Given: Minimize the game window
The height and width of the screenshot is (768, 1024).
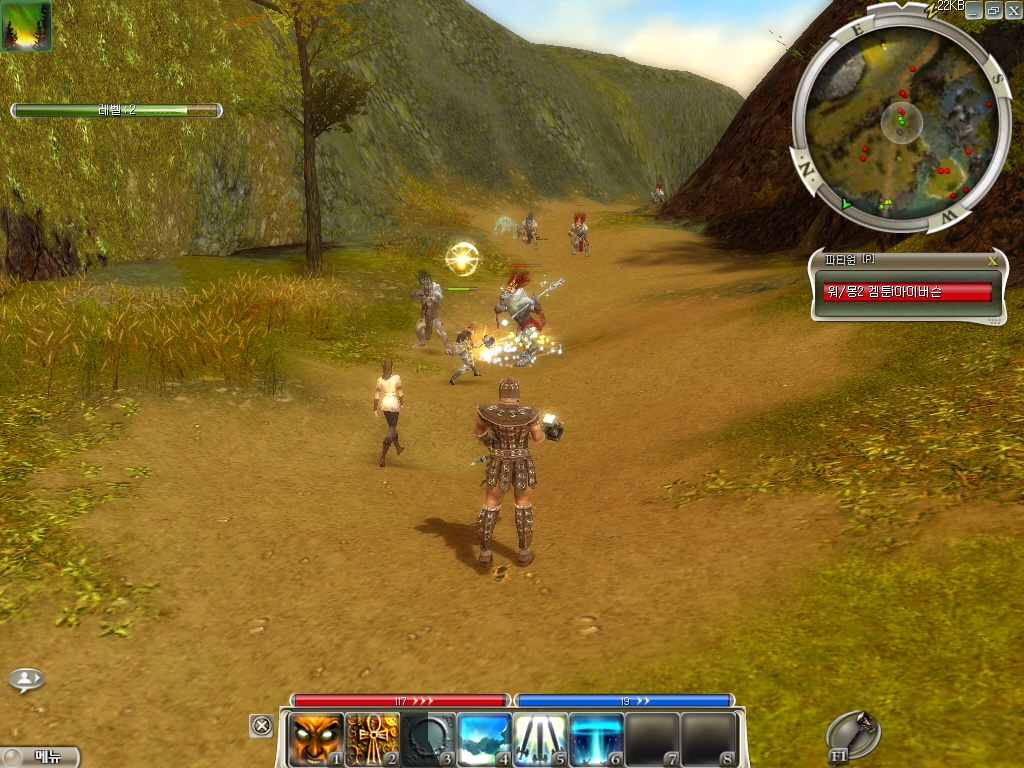Looking at the screenshot, I should click(974, 10).
